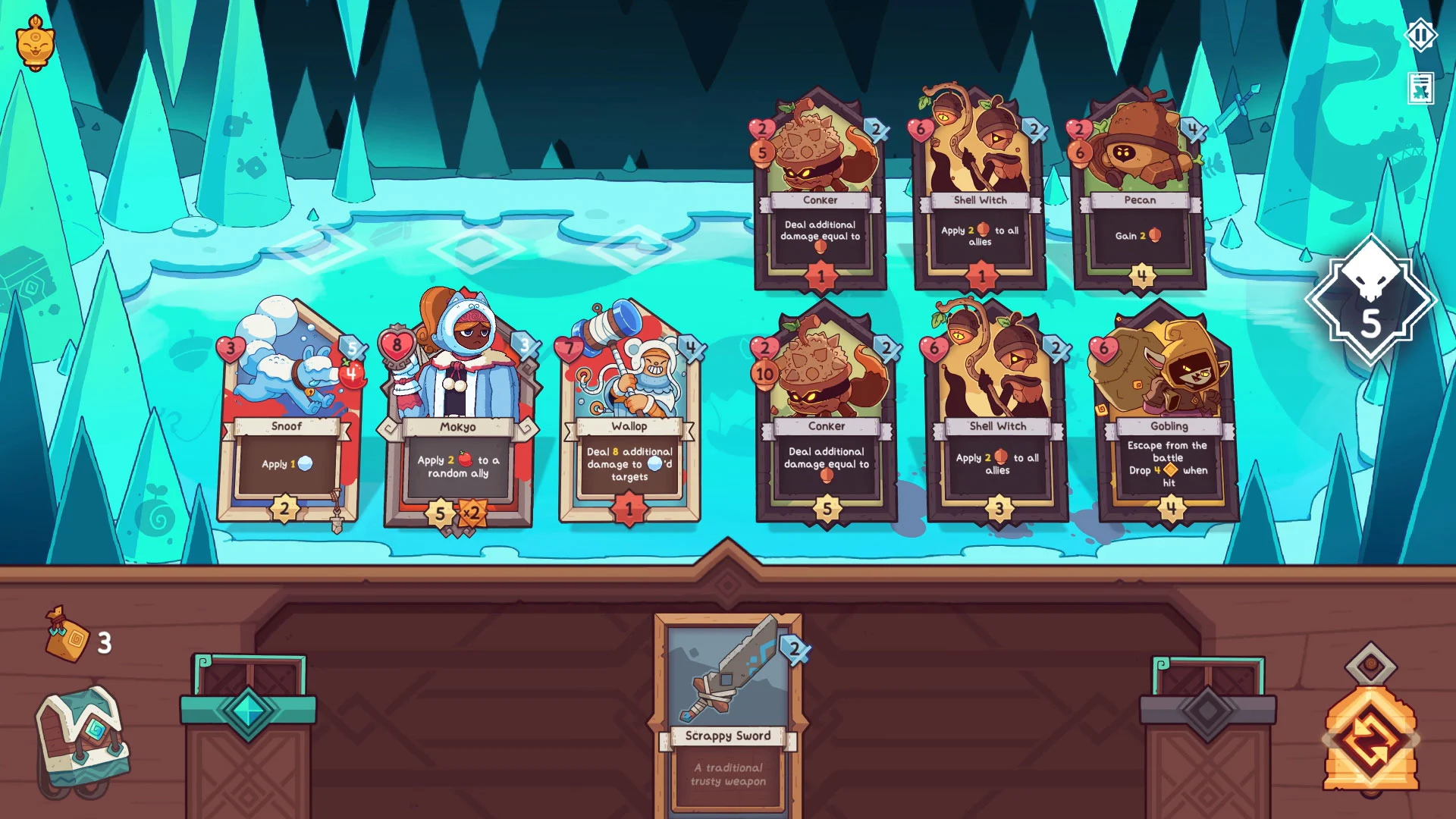Pause the game with the pause button
This screenshot has height=819, width=1456.
[x=1420, y=35]
